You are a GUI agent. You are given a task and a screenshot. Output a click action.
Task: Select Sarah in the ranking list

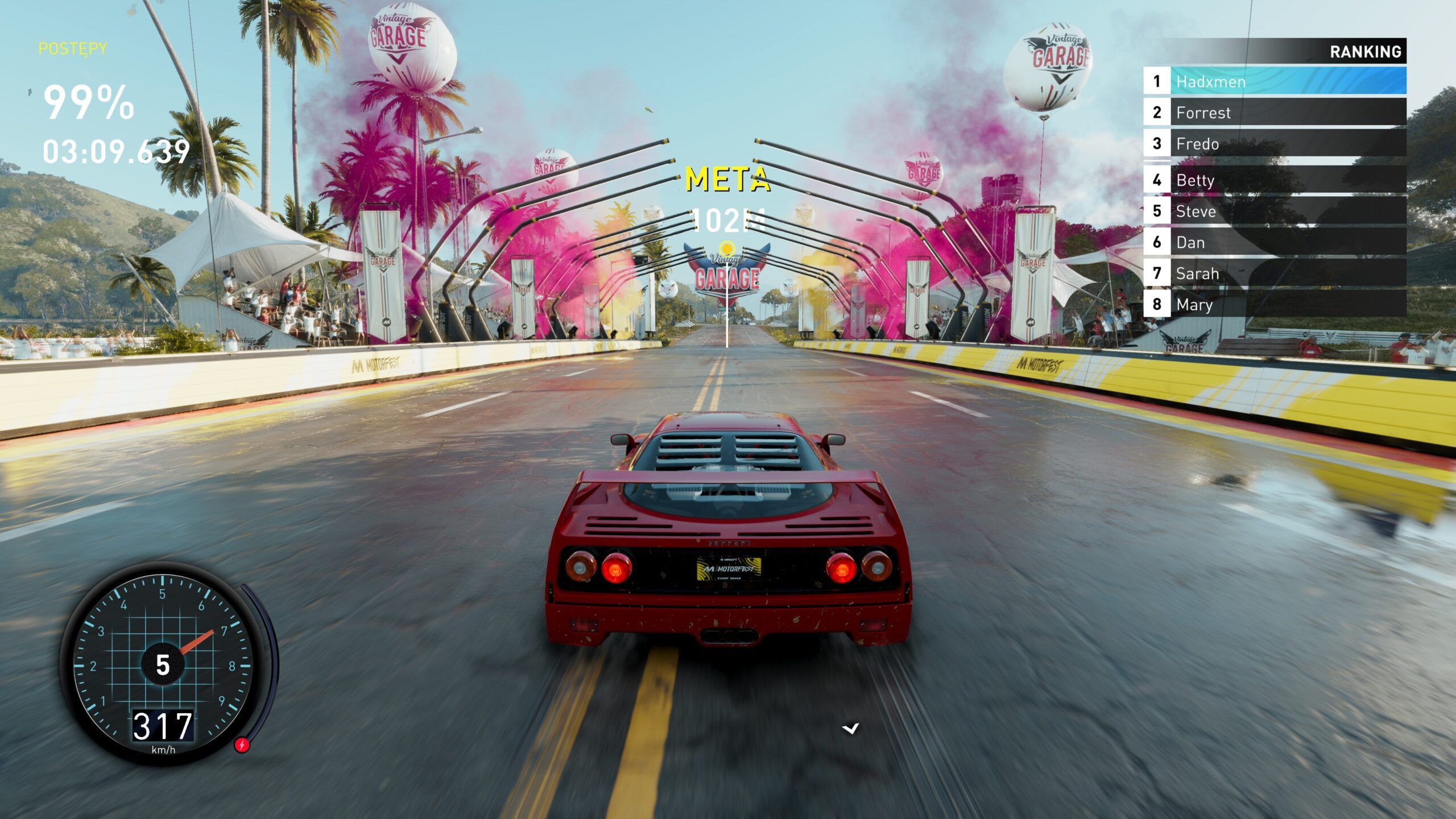click(1274, 274)
